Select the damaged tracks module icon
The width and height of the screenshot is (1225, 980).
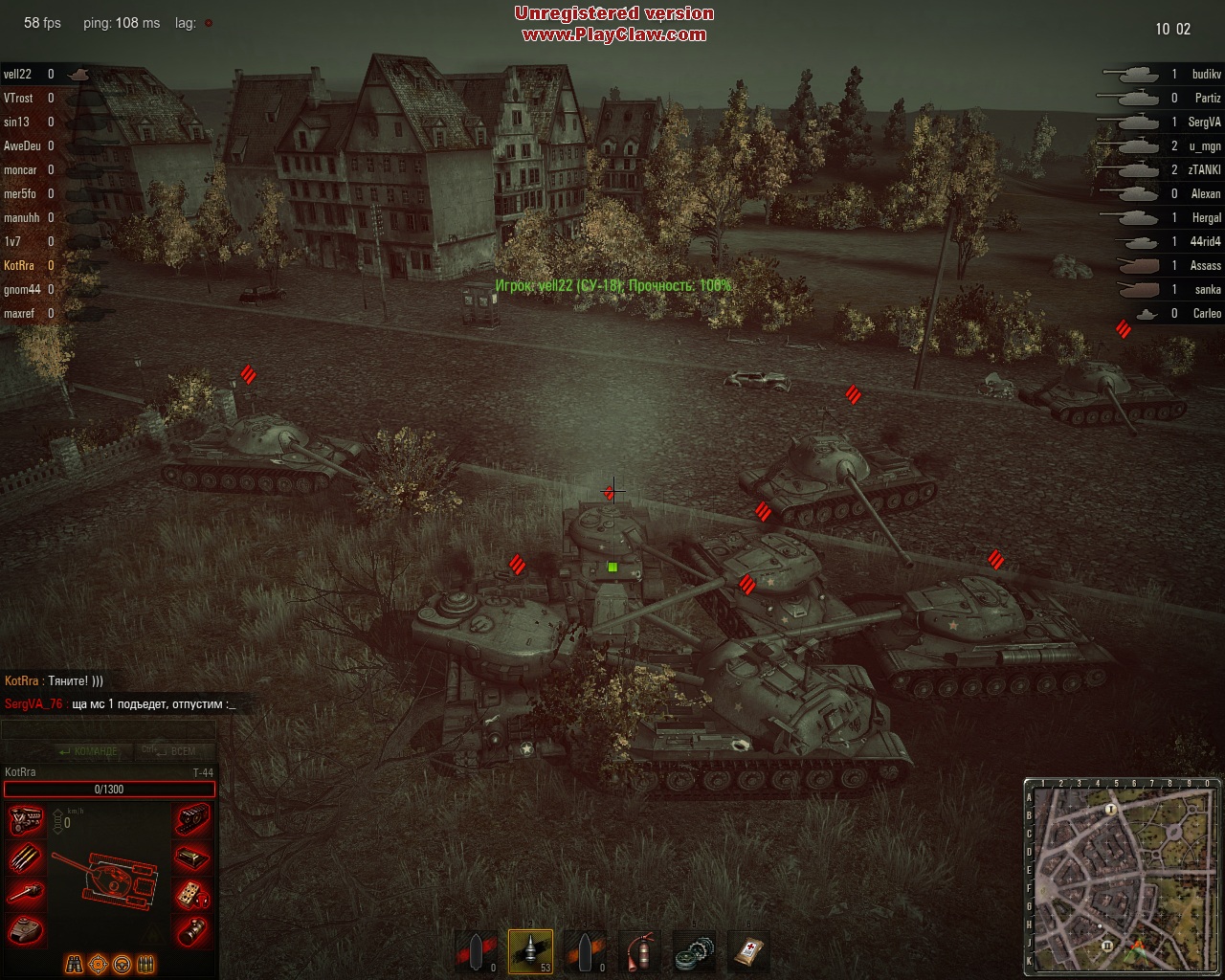[x=192, y=821]
